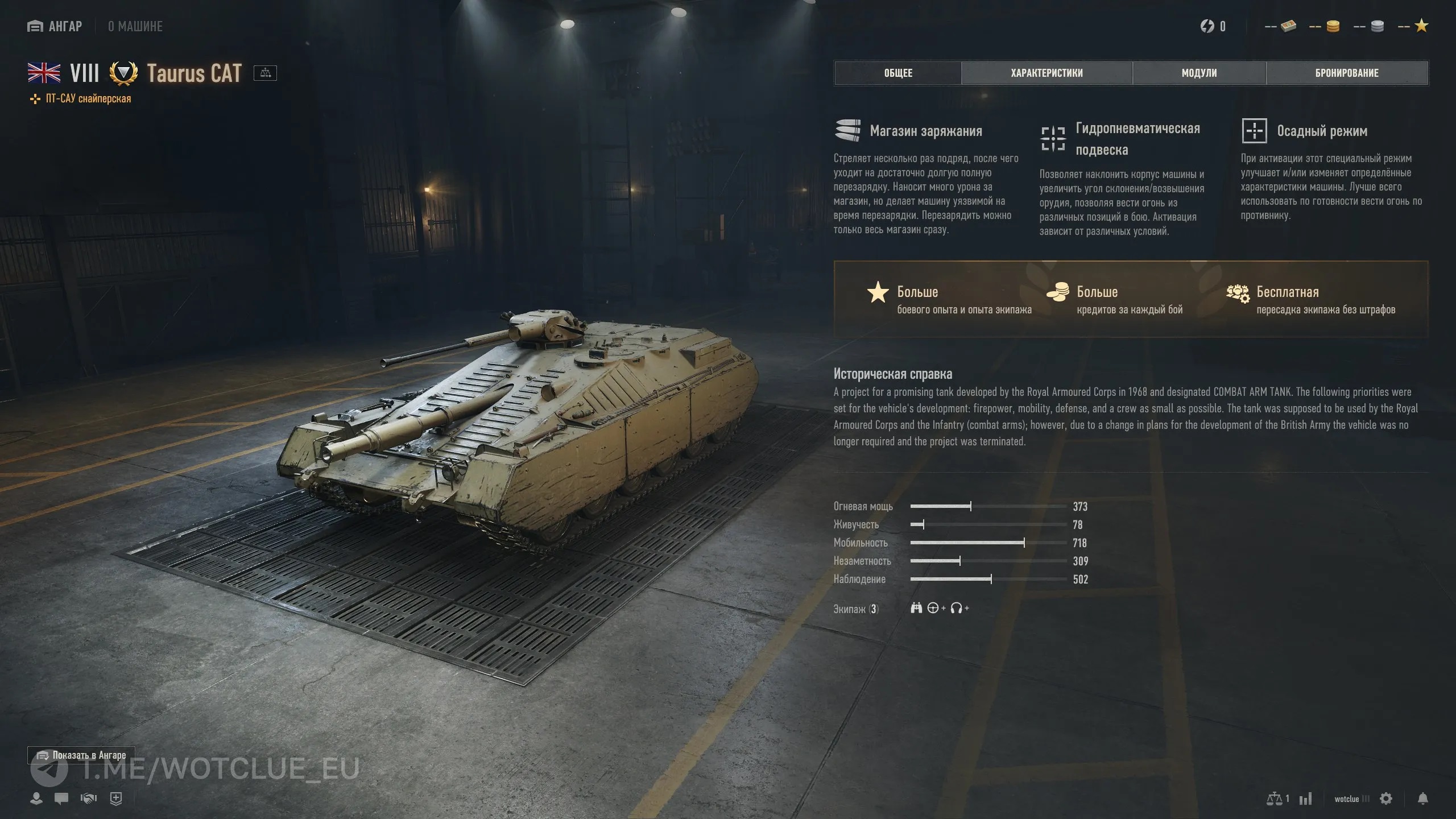Open notifications via the bell icon
The width and height of the screenshot is (1456, 819).
pyautogui.click(x=1422, y=799)
